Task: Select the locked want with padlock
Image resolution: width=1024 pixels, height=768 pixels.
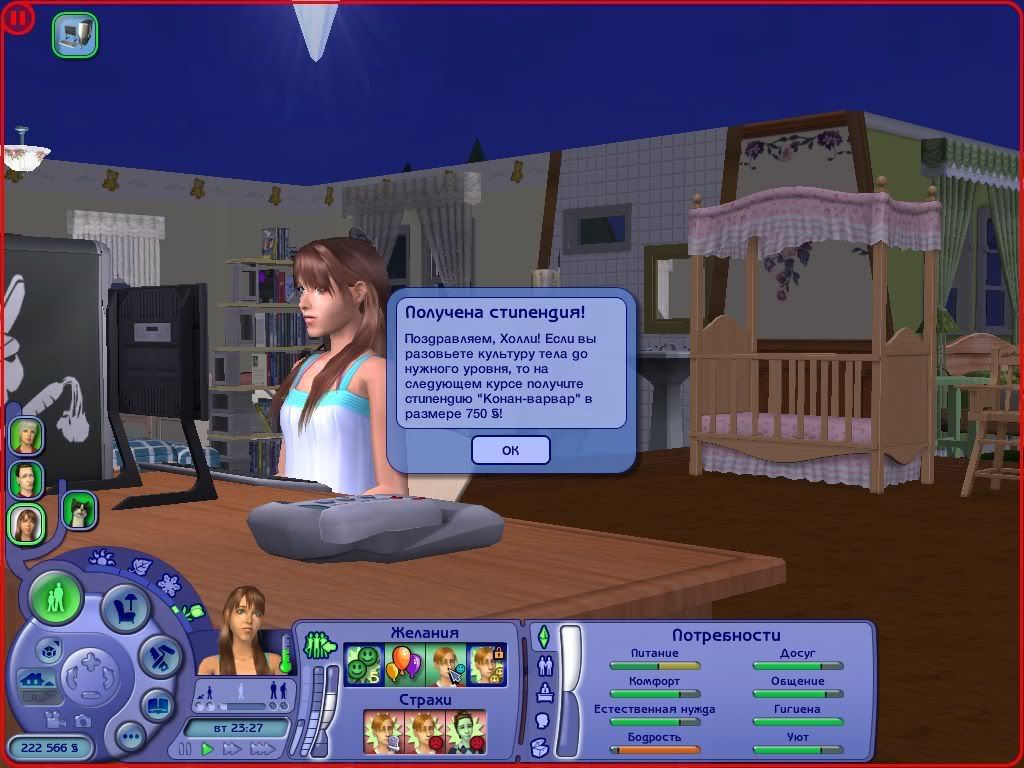Action: (x=488, y=665)
